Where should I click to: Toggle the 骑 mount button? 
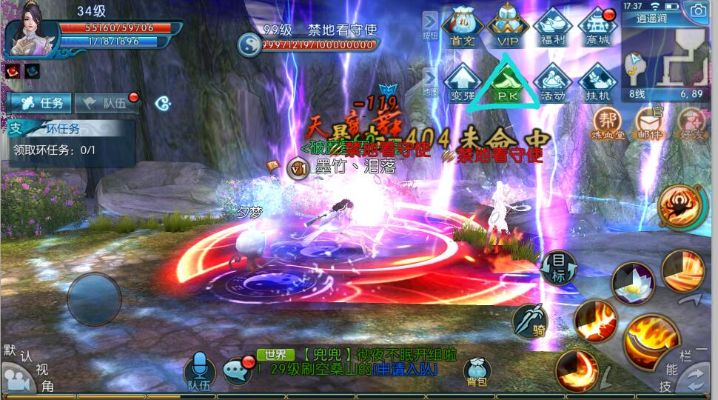(529, 320)
